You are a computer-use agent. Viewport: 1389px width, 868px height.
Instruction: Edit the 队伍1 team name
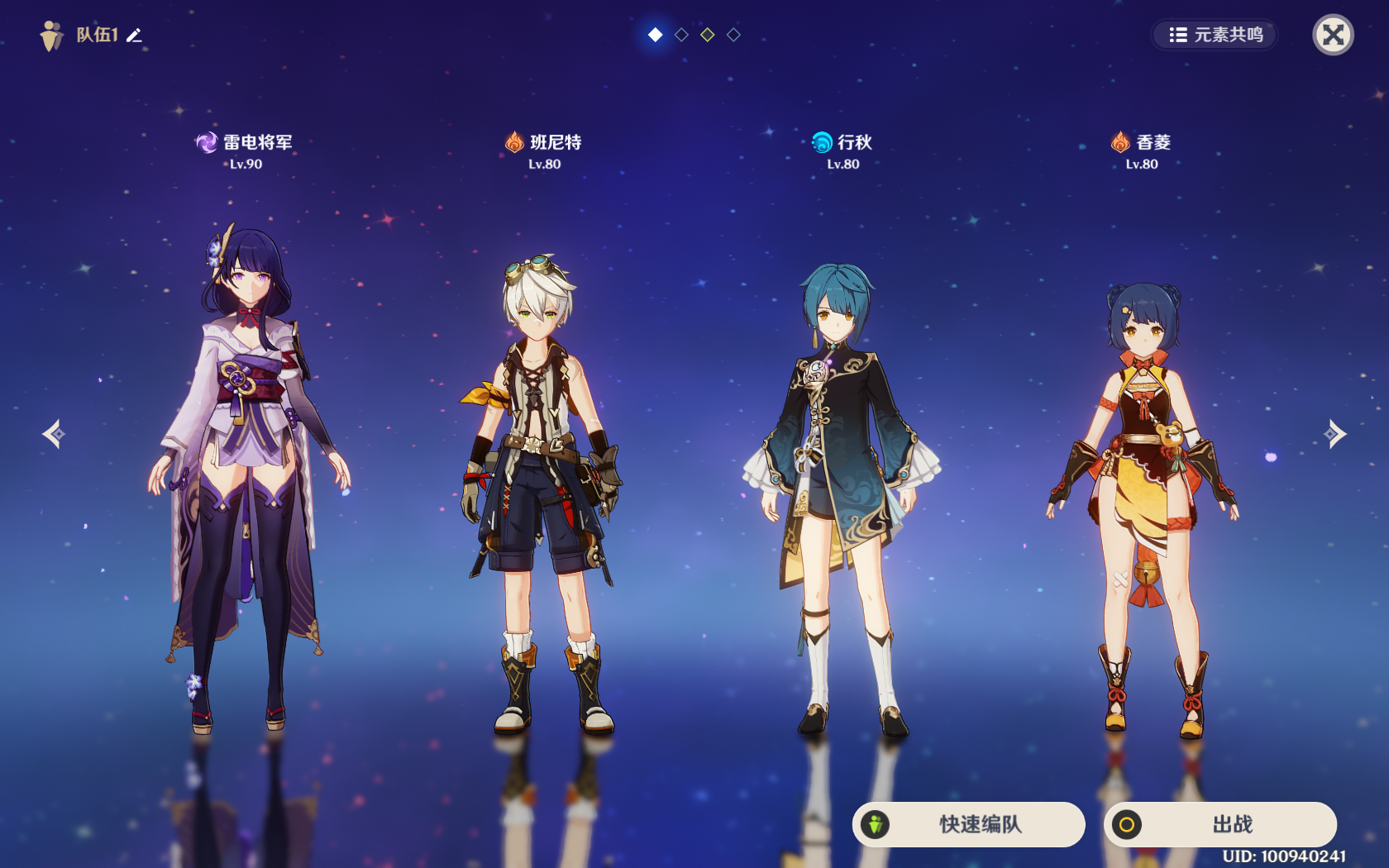tap(135, 36)
